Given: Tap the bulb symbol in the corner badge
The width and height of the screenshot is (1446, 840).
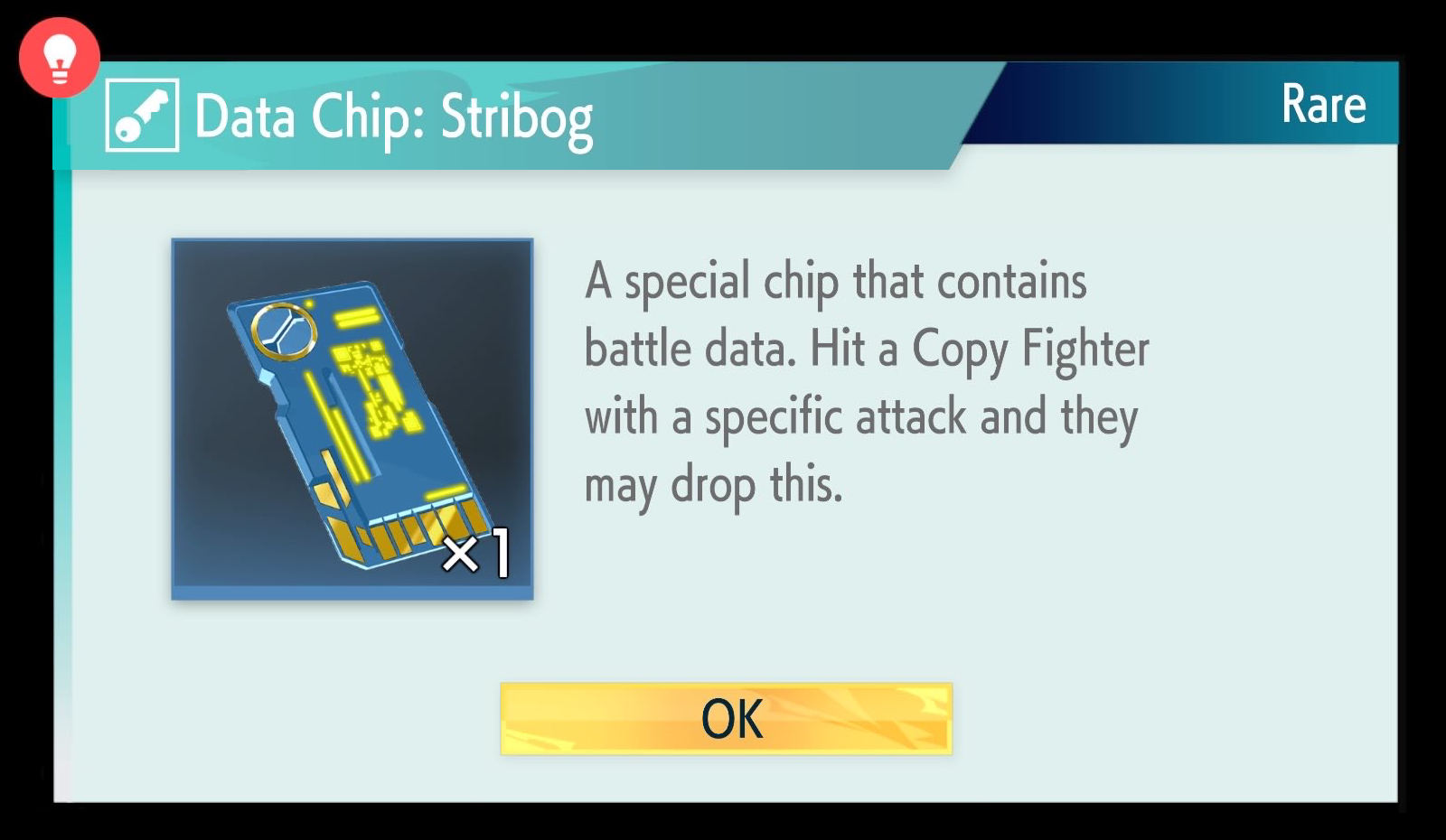Looking at the screenshot, I should coord(58,57).
